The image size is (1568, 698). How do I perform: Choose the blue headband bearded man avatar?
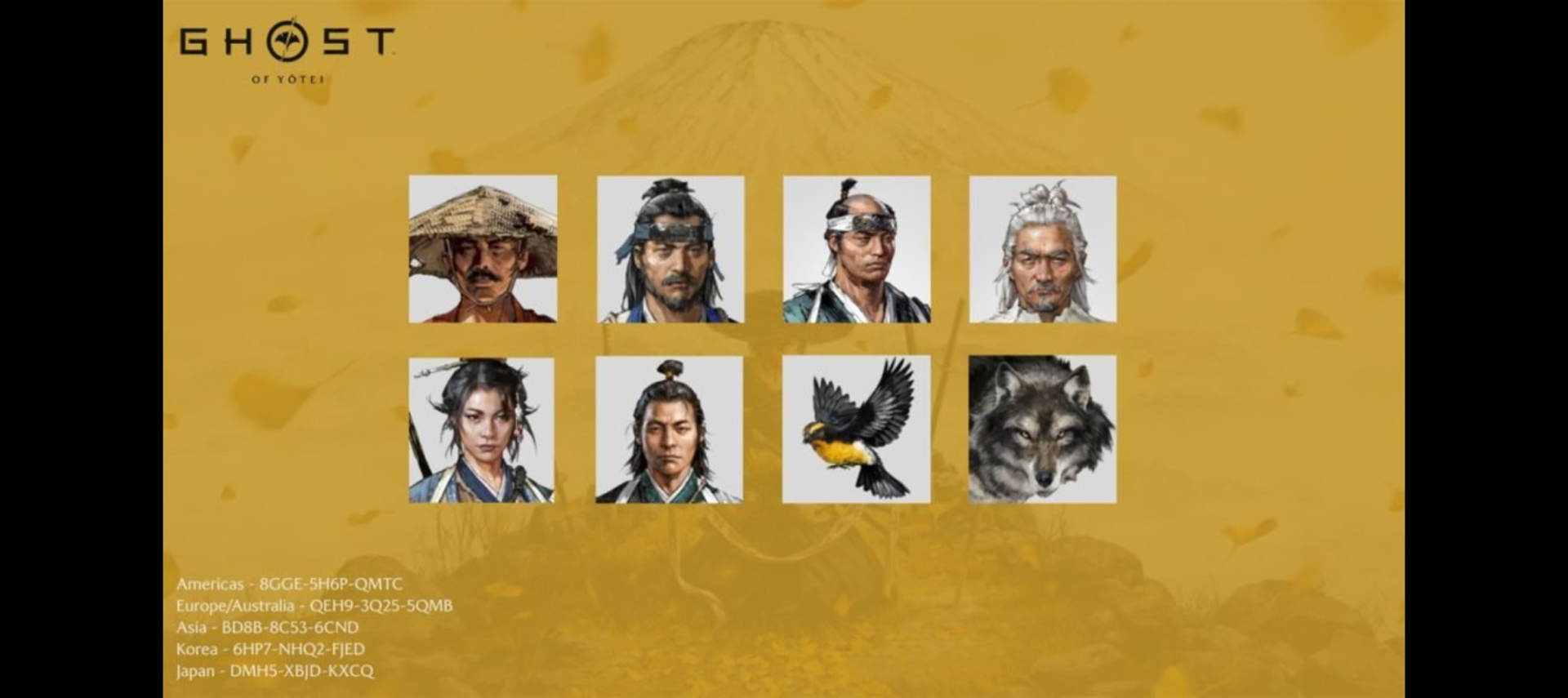tap(670, 249)
